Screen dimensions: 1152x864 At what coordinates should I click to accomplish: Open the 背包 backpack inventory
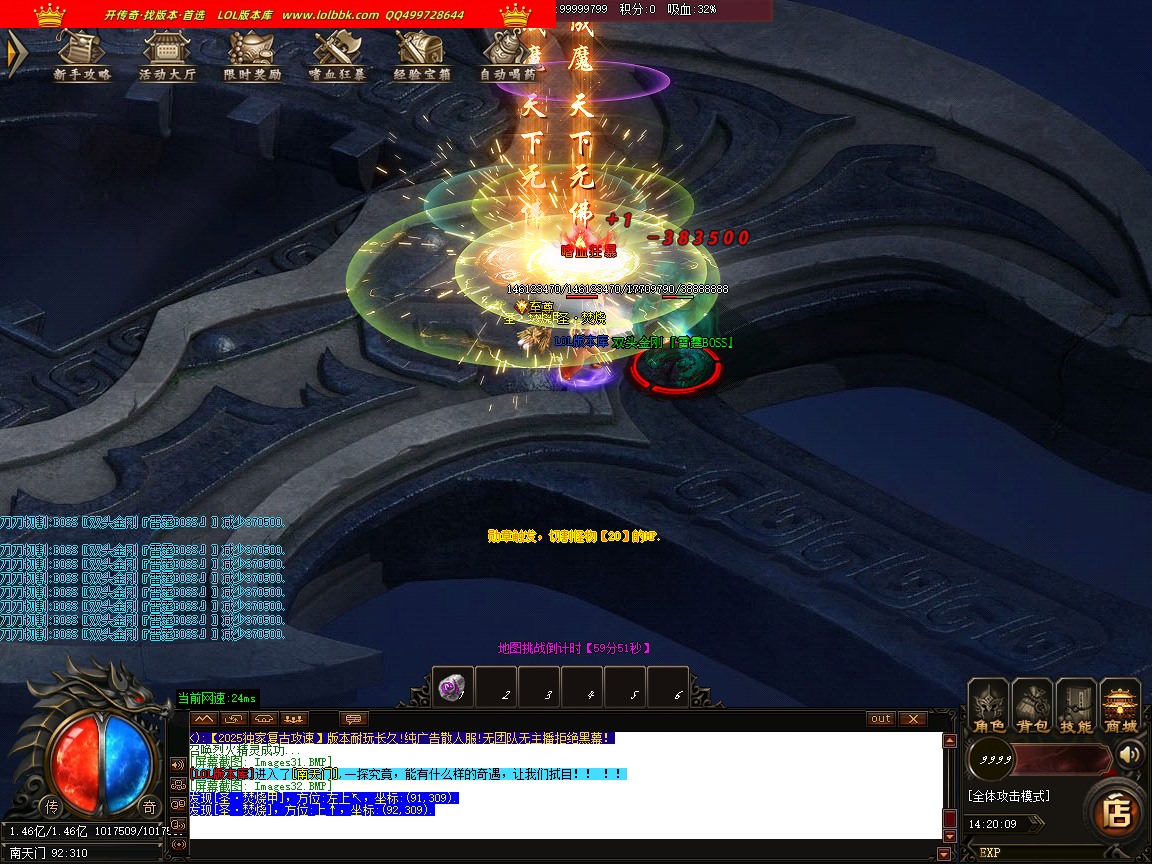tap(1032, 706)
